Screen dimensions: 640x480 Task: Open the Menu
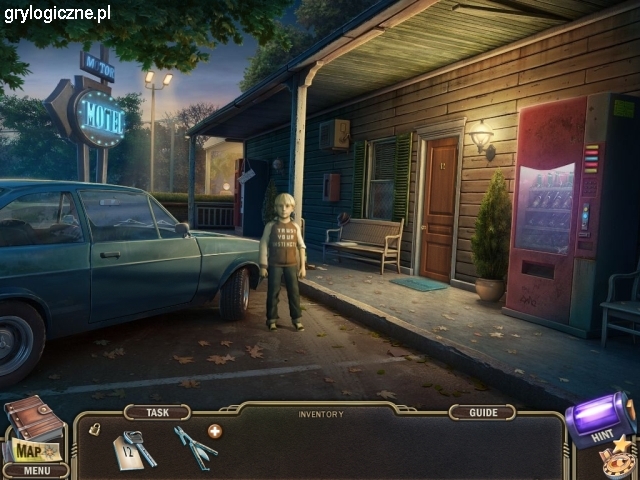pyautogui.click(x=35, y=470)
